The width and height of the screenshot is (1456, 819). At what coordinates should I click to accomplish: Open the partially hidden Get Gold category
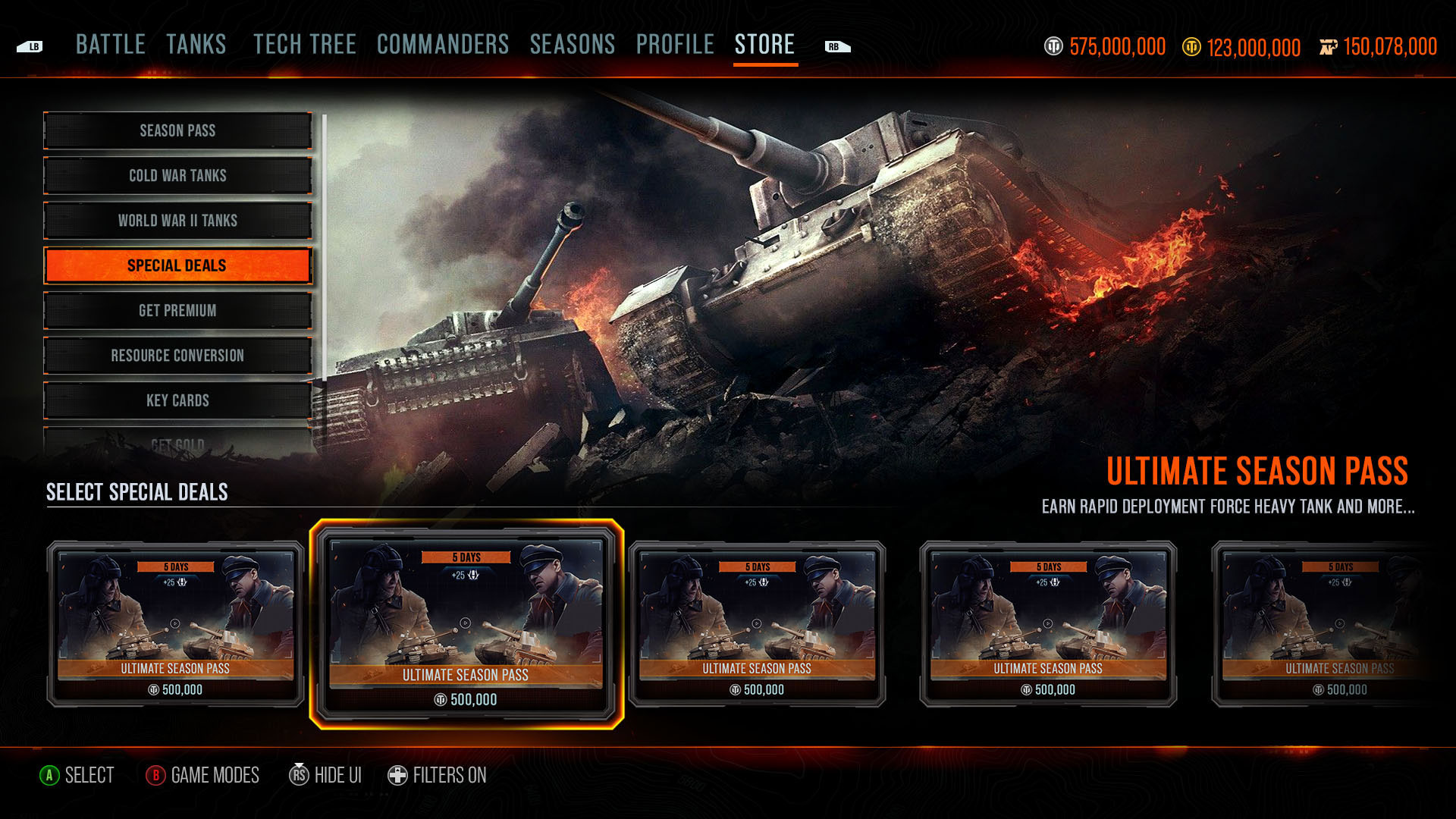point(177,444)
